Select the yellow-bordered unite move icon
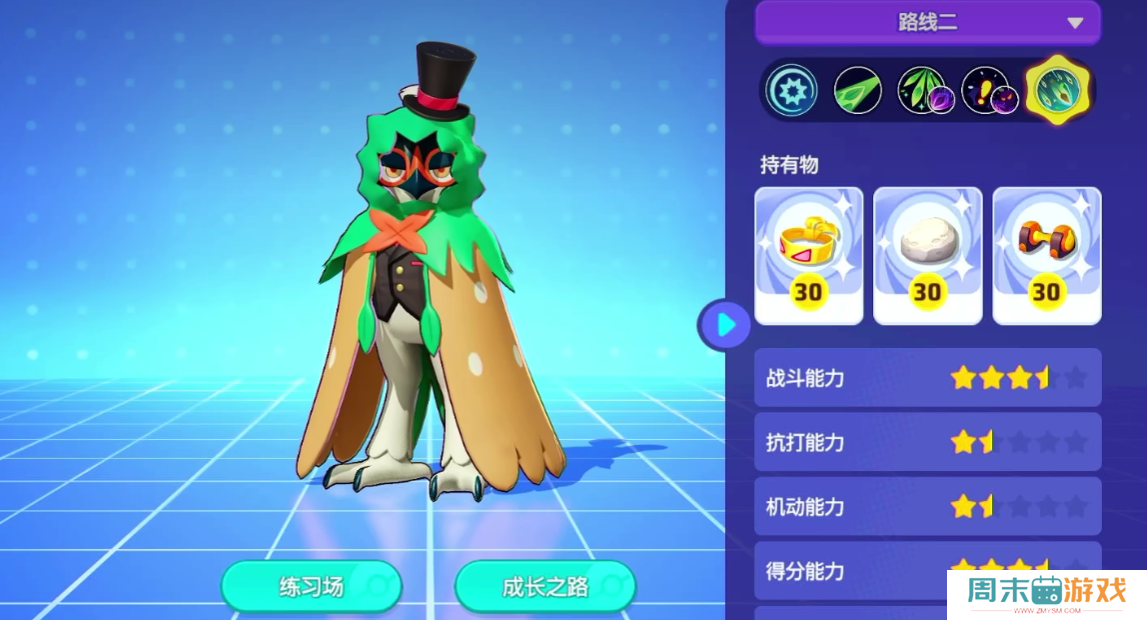Screen dimensions: 1147x620 [x=1058, y=90]
